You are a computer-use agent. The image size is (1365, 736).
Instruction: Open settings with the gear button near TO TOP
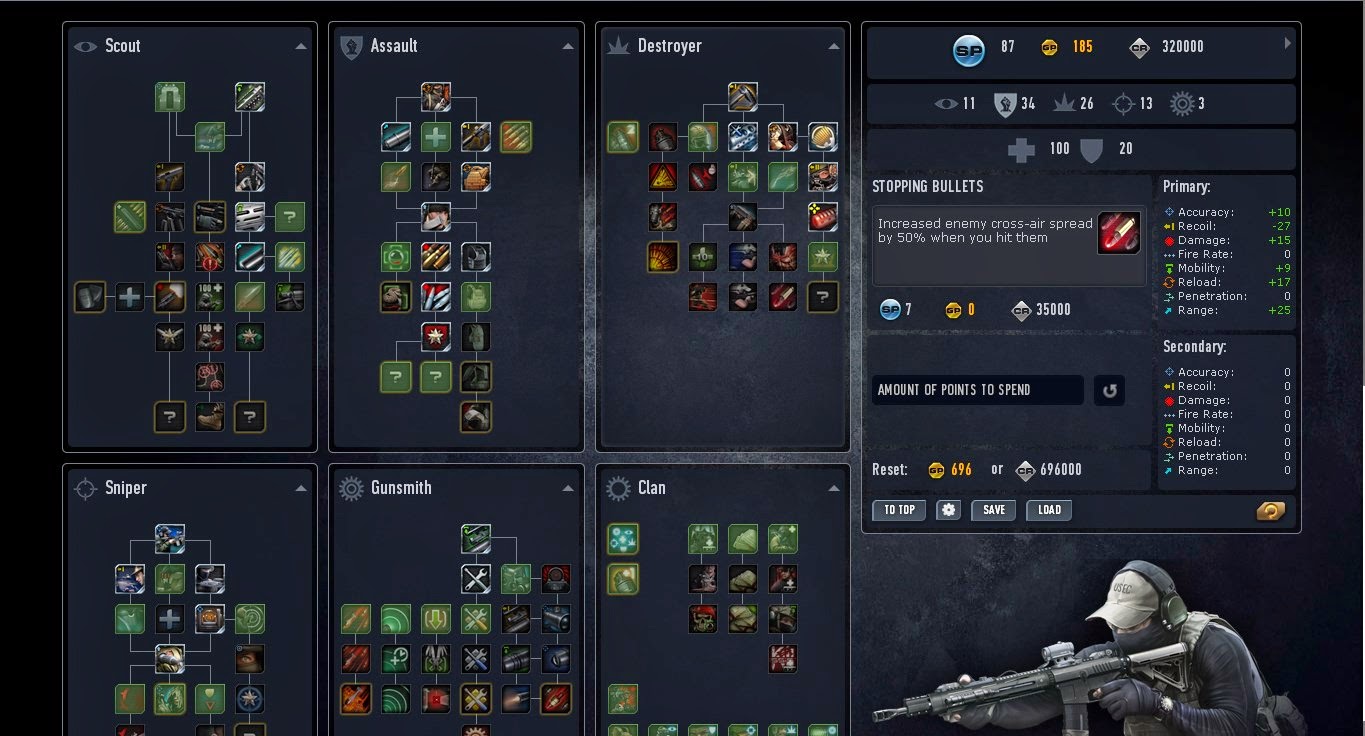coord(946,510)
